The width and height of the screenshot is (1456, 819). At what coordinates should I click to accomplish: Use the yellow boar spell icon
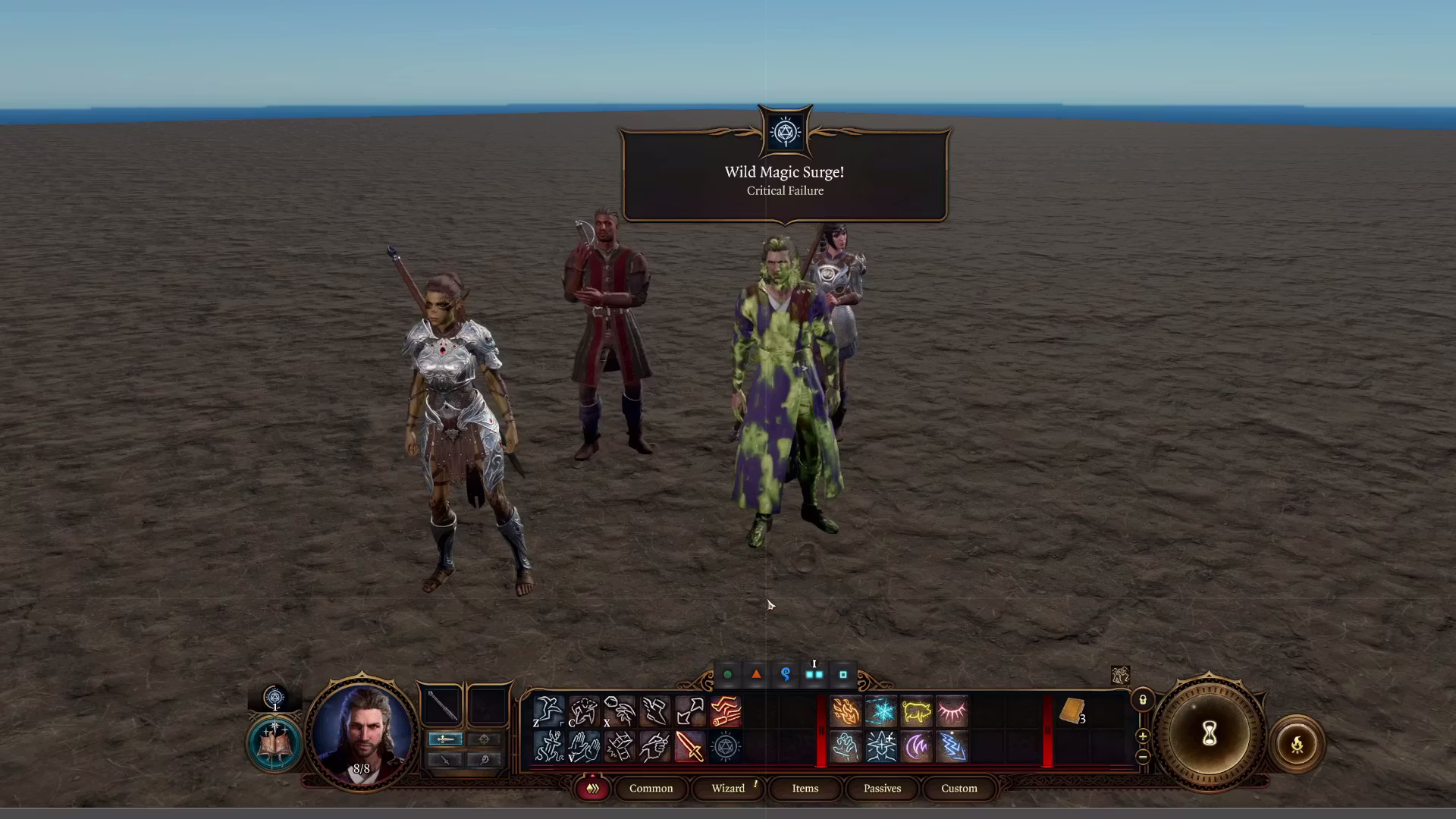tap(916, 712)
